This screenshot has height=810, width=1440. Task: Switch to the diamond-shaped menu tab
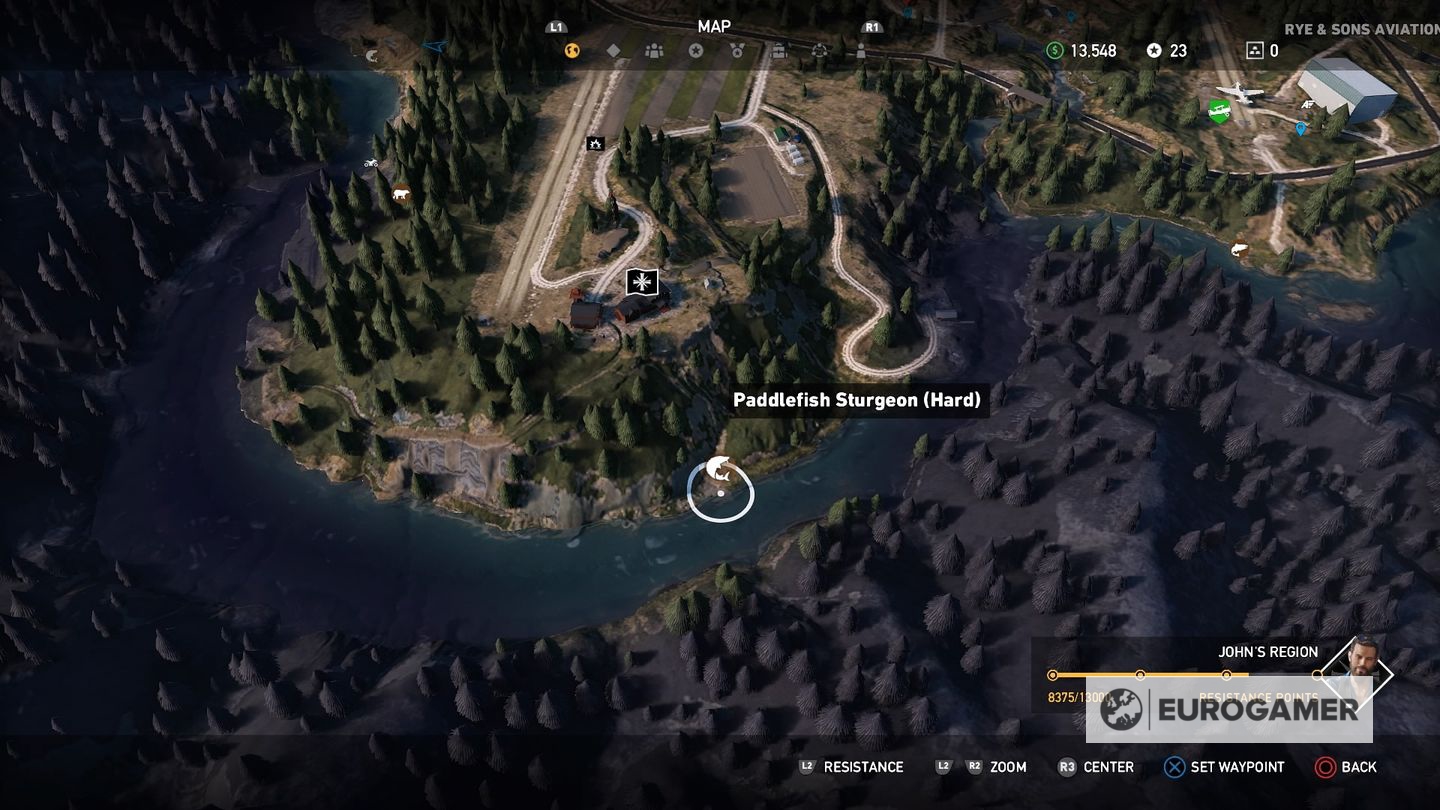click(613, 51)
